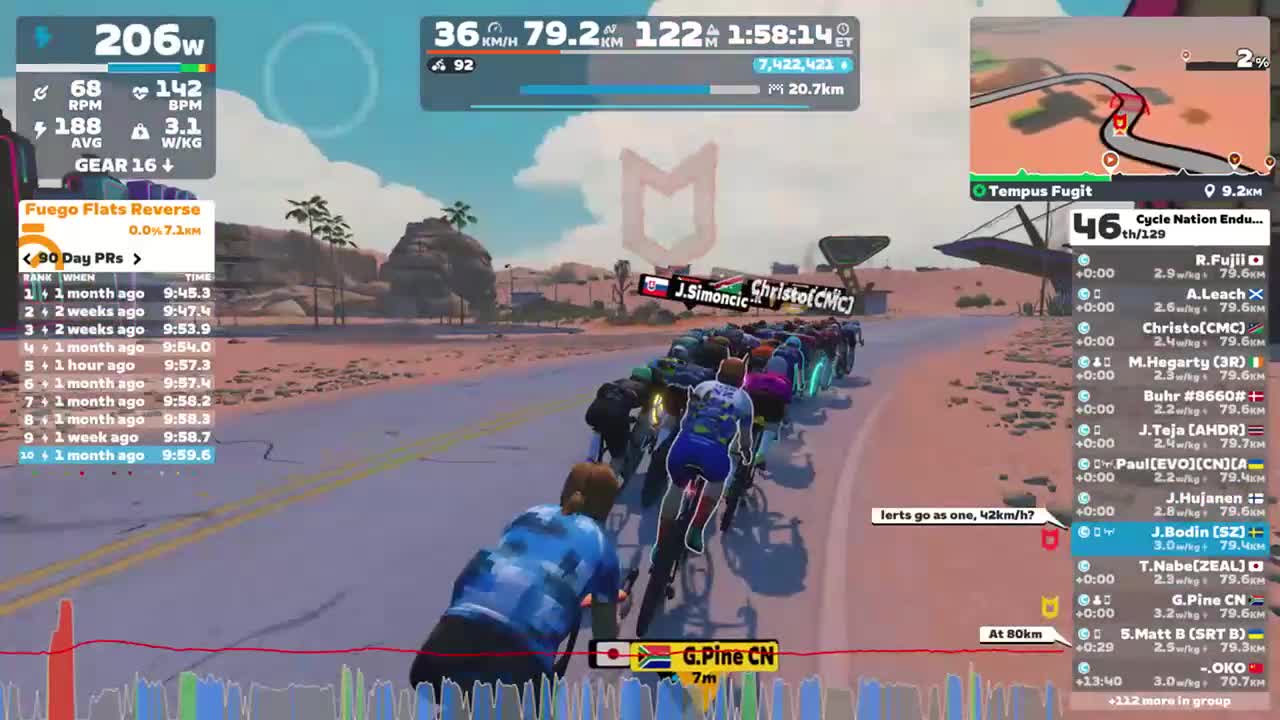Image resolution: width=1280 pixels, height=720 pixels.
Task: Click the lightning bolt average power icon
Action: tap(41, 126)
